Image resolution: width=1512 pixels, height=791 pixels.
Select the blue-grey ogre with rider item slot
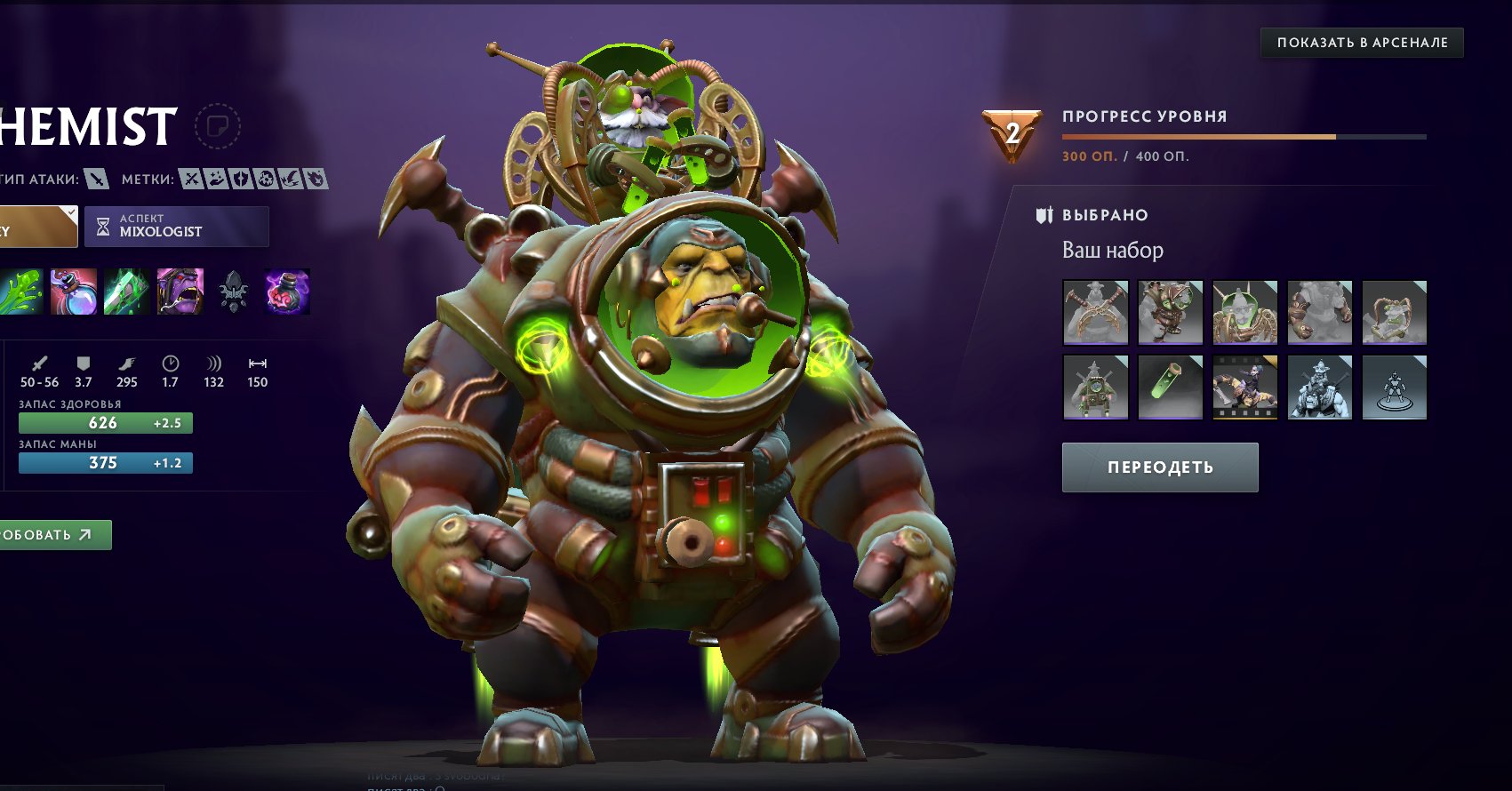point(1320,388)
